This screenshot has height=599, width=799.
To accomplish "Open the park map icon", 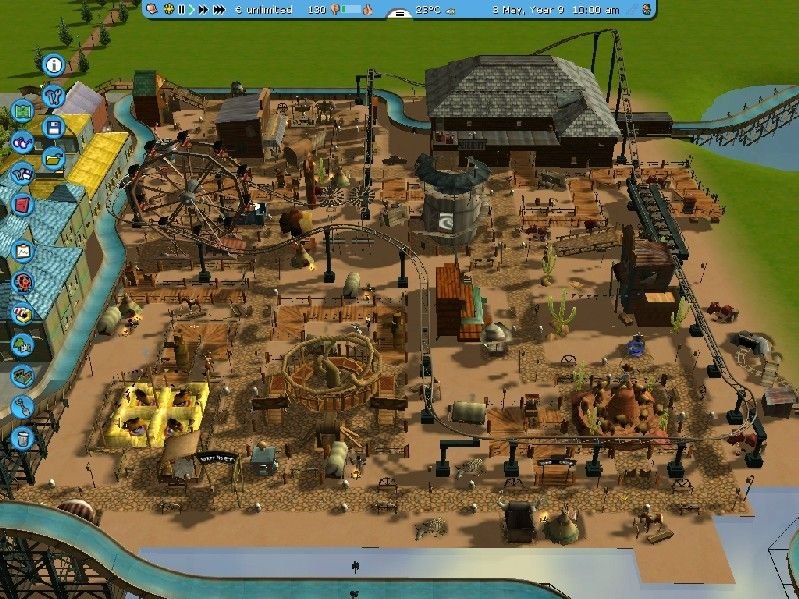I will (21, 111).
